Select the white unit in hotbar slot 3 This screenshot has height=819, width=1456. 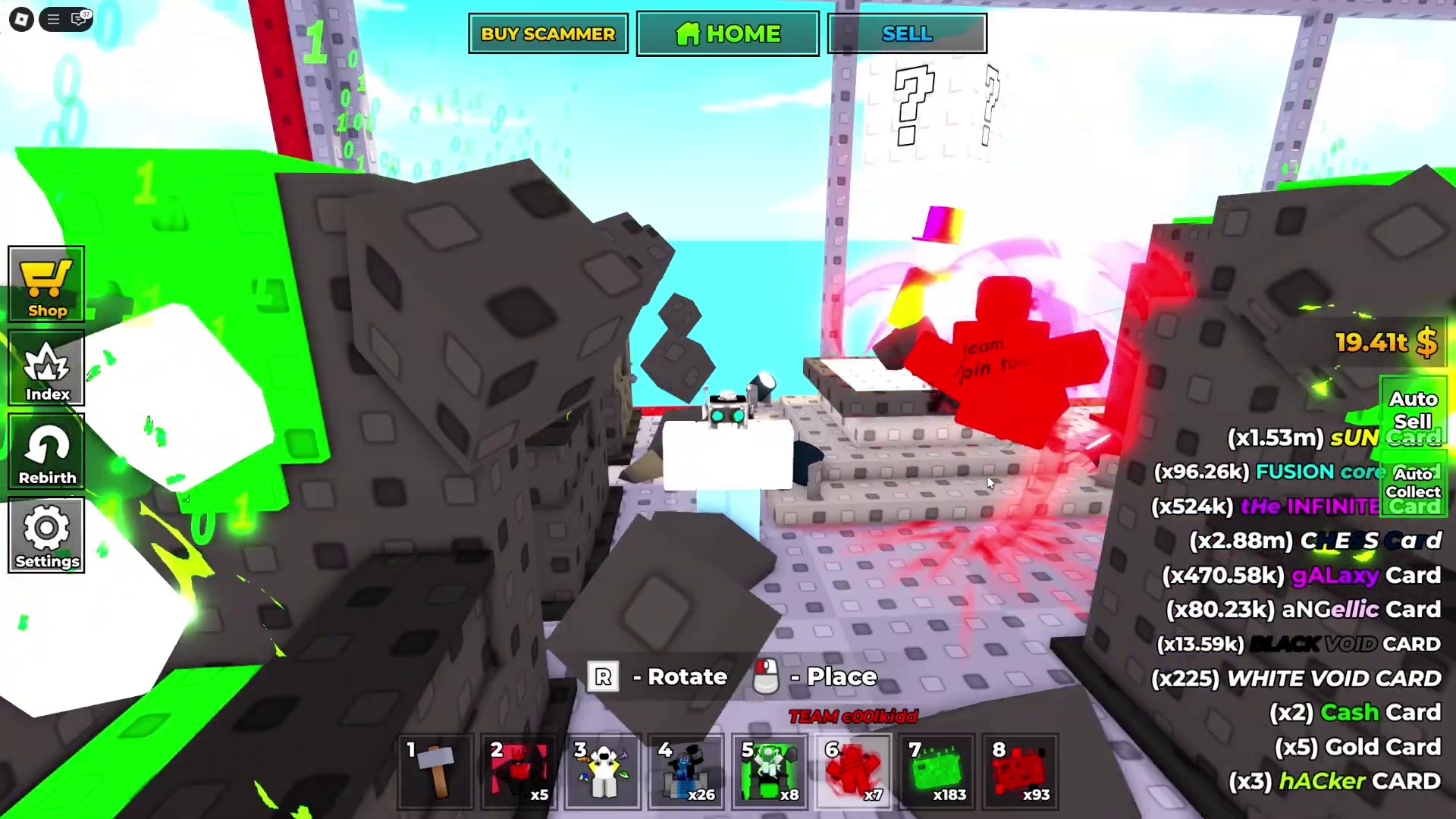[603, 770]
